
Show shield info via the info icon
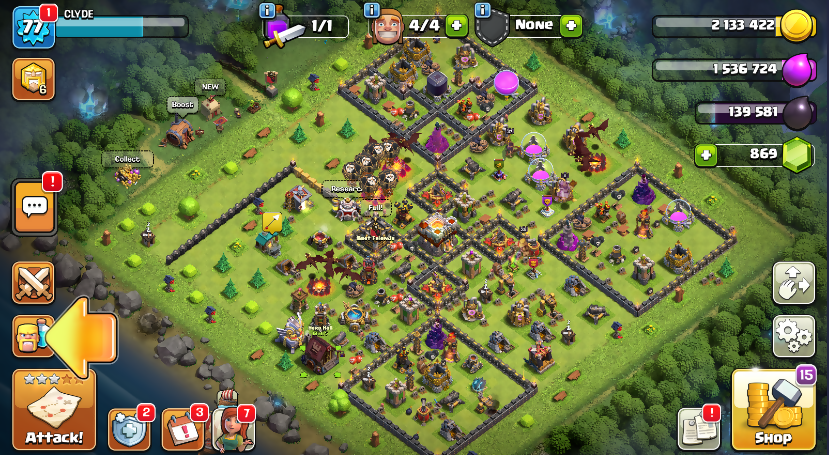[483, 10]
